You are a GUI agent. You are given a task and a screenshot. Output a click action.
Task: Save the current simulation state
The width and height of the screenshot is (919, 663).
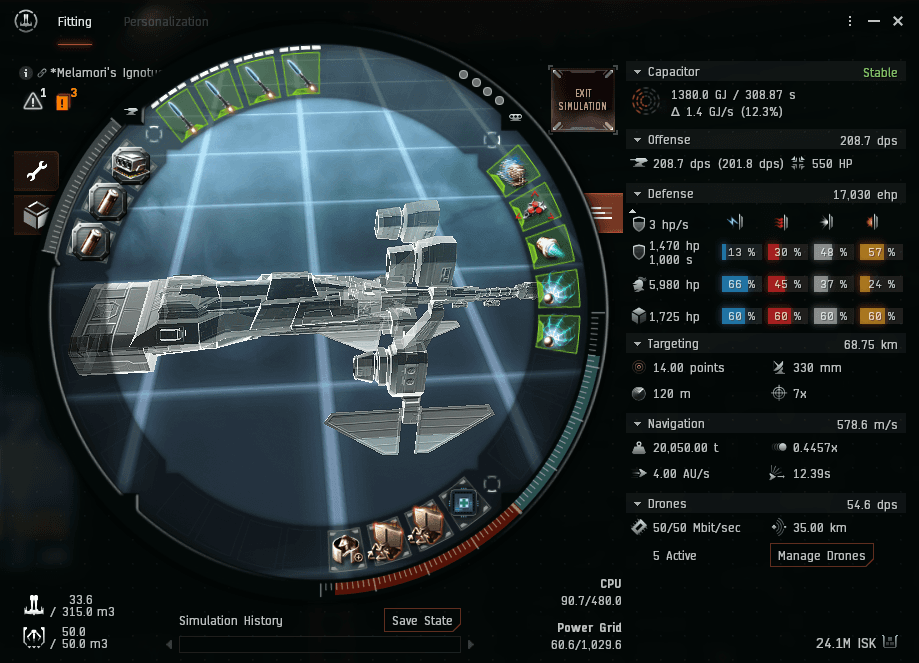click(422, 620)
